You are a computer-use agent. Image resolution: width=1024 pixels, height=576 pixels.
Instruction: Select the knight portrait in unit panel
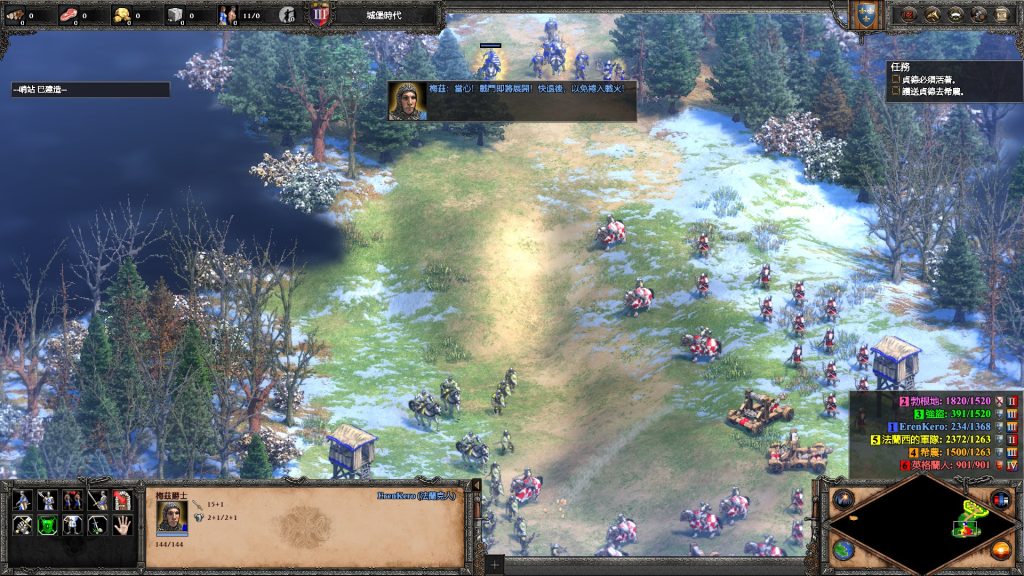tap(172, 515)
